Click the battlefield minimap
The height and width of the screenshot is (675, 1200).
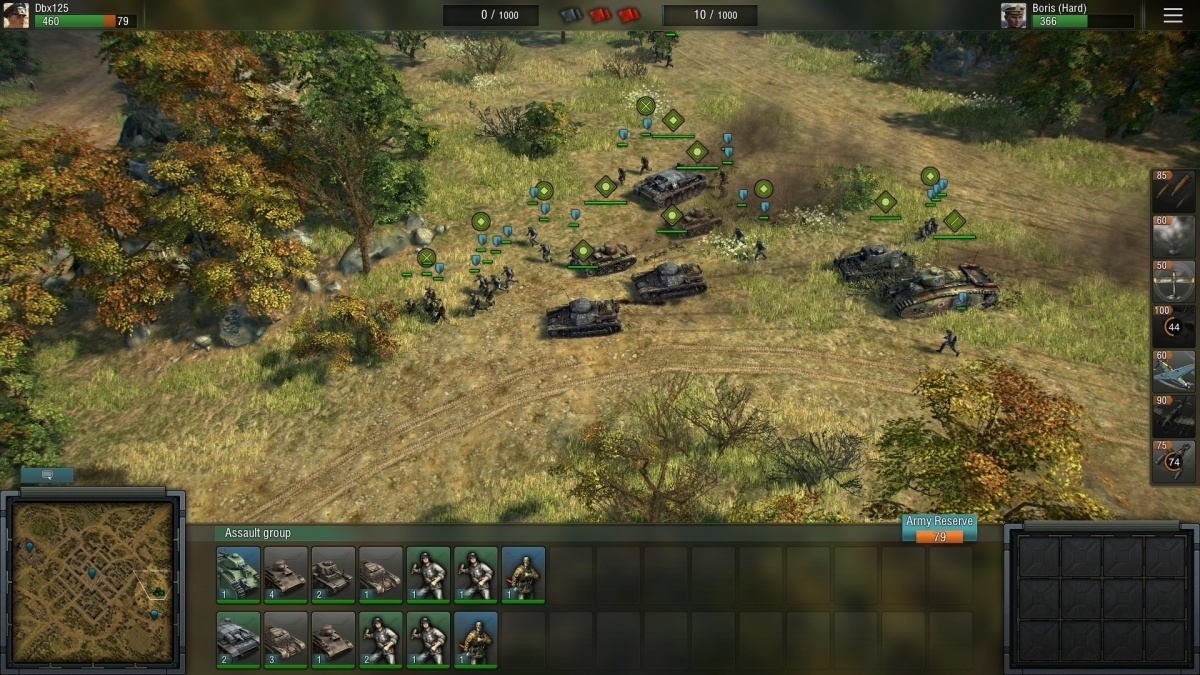pyautogui.click(x=93, y=582)
